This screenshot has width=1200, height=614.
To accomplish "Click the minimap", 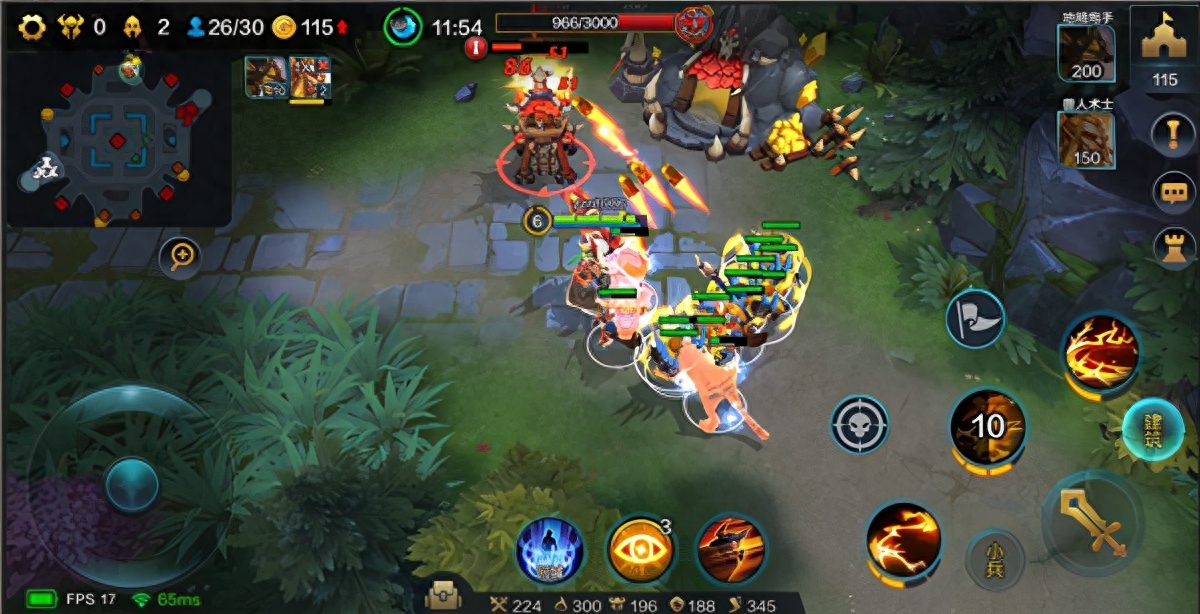I will coord(120,140).
